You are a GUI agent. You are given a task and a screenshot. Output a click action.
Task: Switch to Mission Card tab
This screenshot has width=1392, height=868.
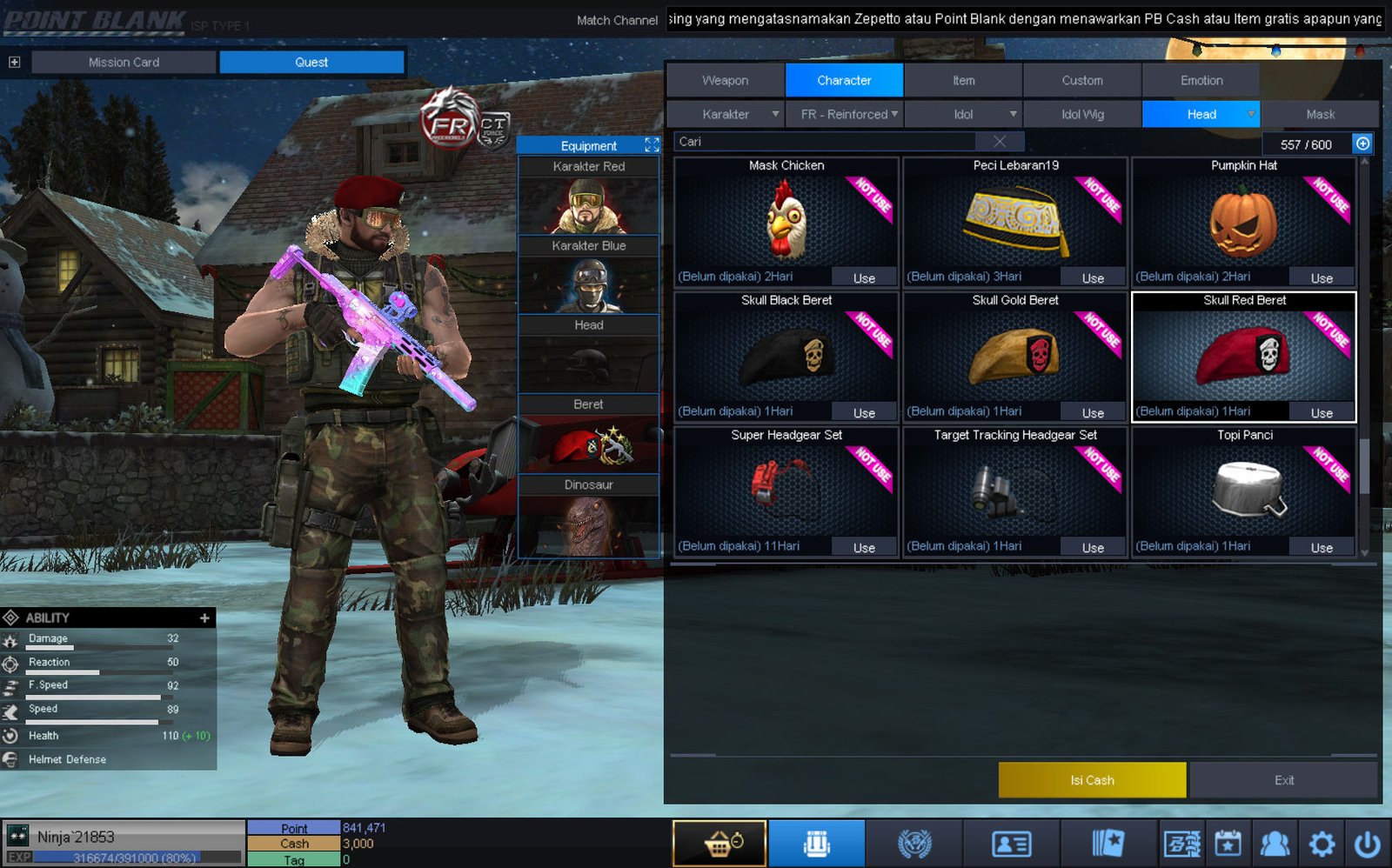(x=124, y=62)
